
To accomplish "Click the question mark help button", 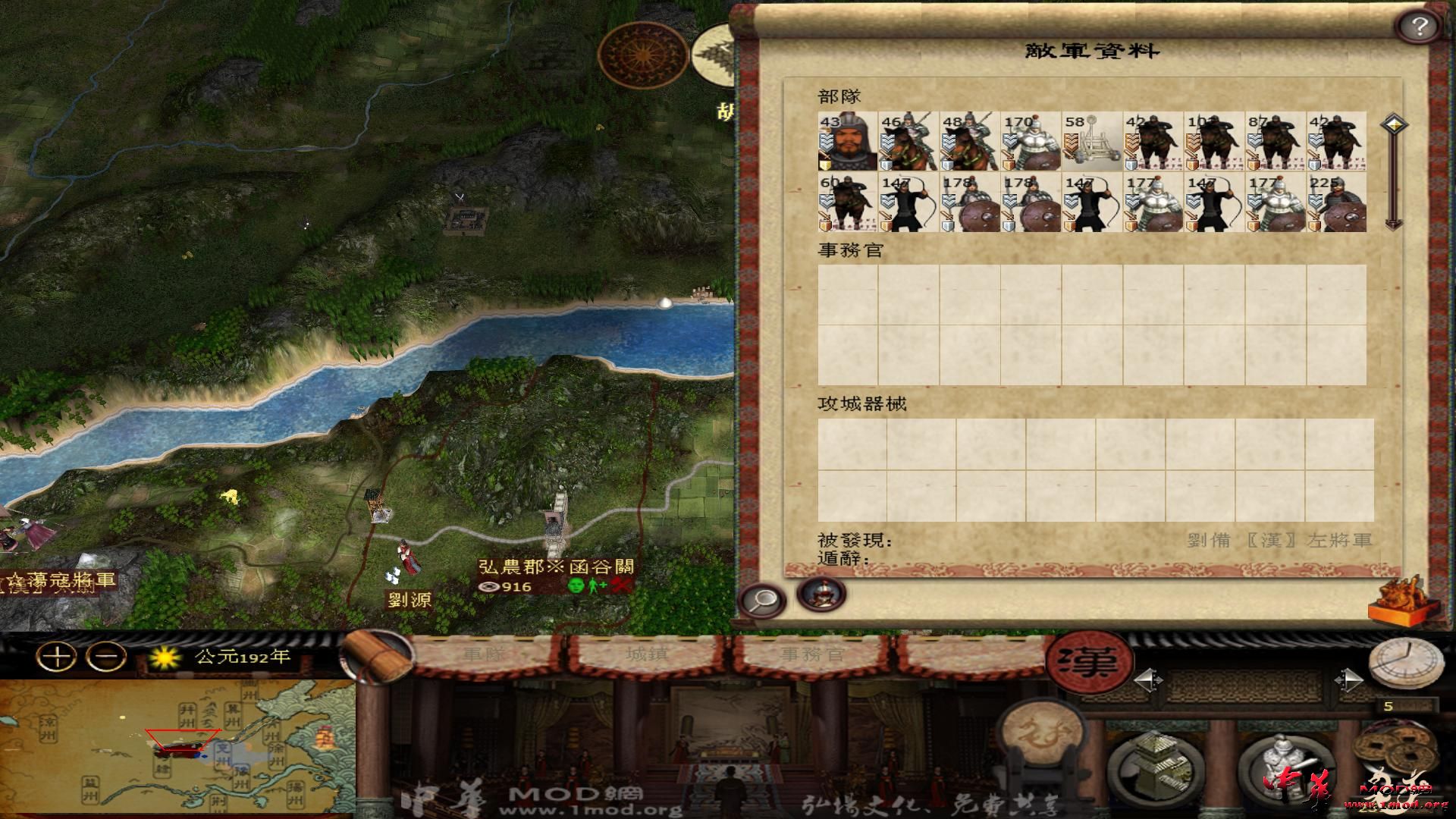I will pyautogui.click(x=1420, y=27).
